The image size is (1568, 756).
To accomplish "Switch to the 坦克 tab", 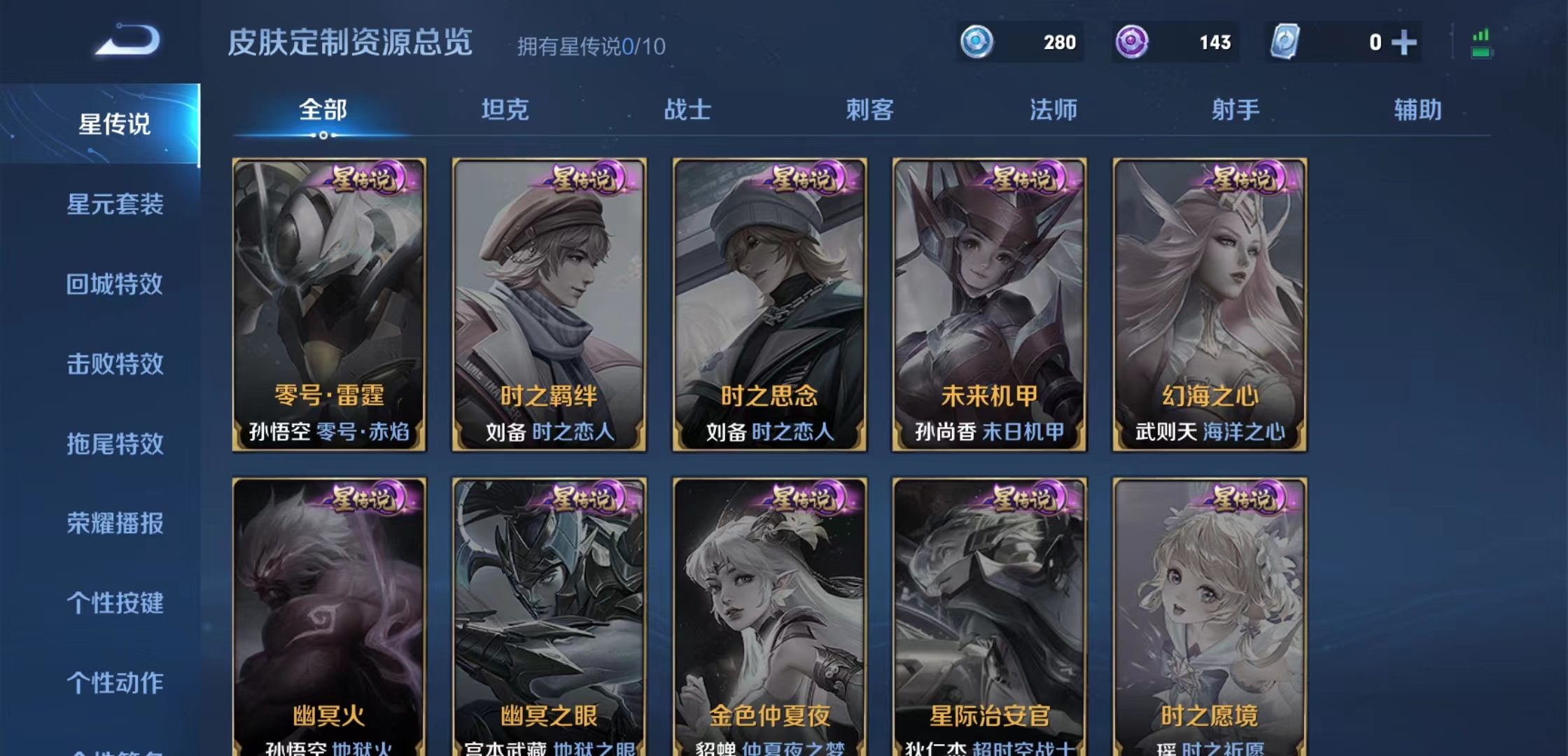I will point(505,108).
